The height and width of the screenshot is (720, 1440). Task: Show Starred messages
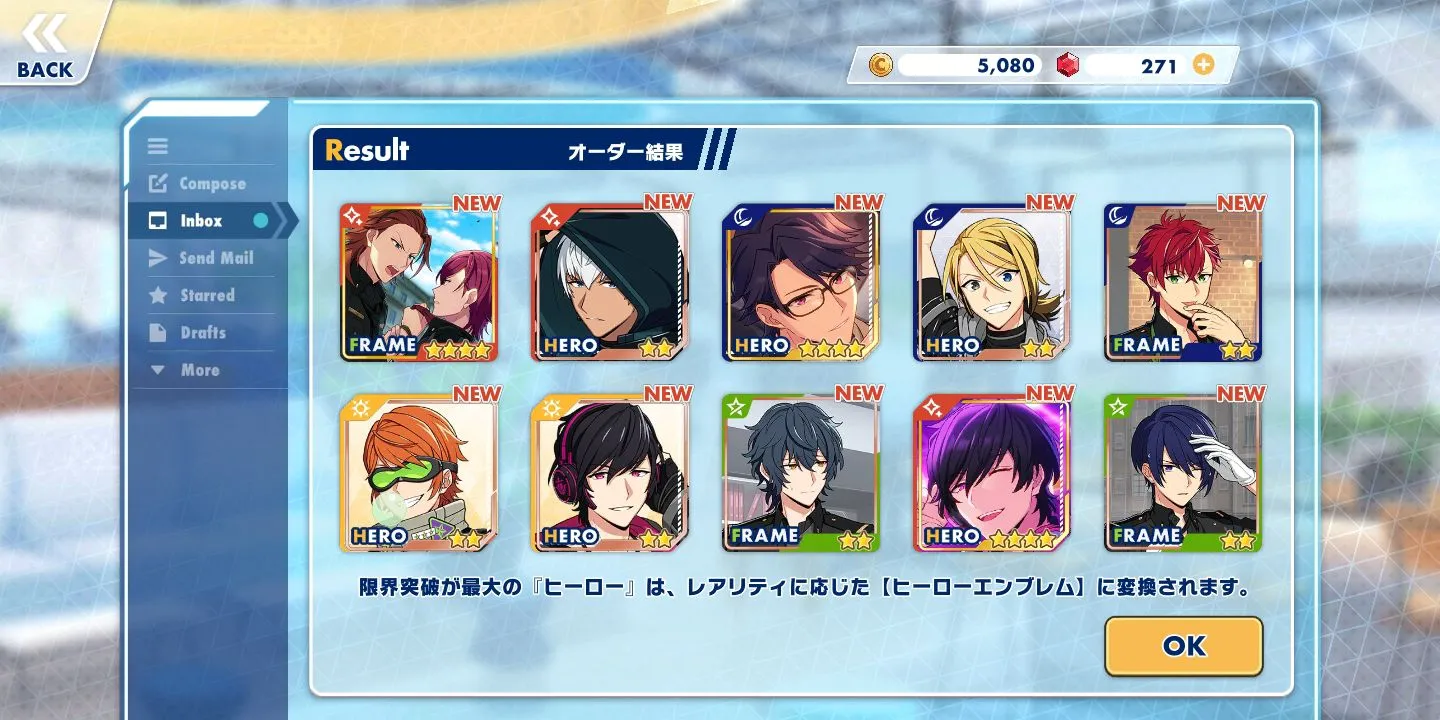point(206,295)
